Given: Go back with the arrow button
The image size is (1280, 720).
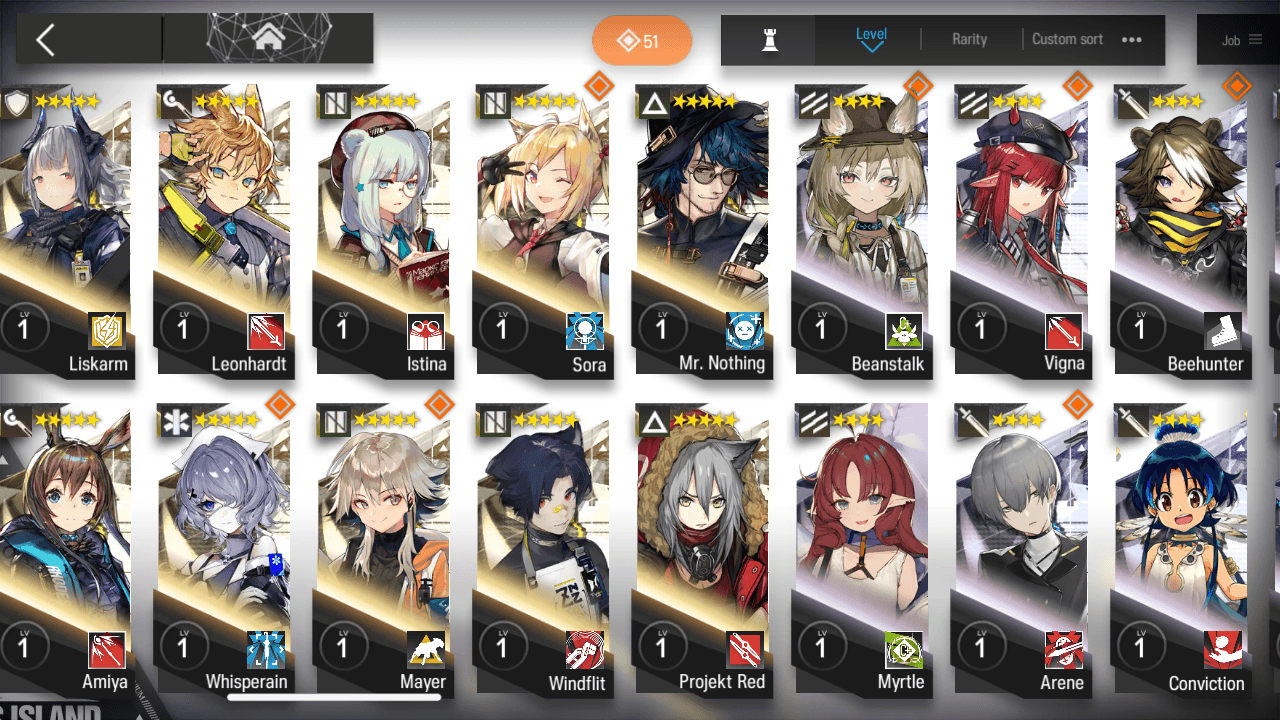Looking at the screenshot, I should click(45, 40).
